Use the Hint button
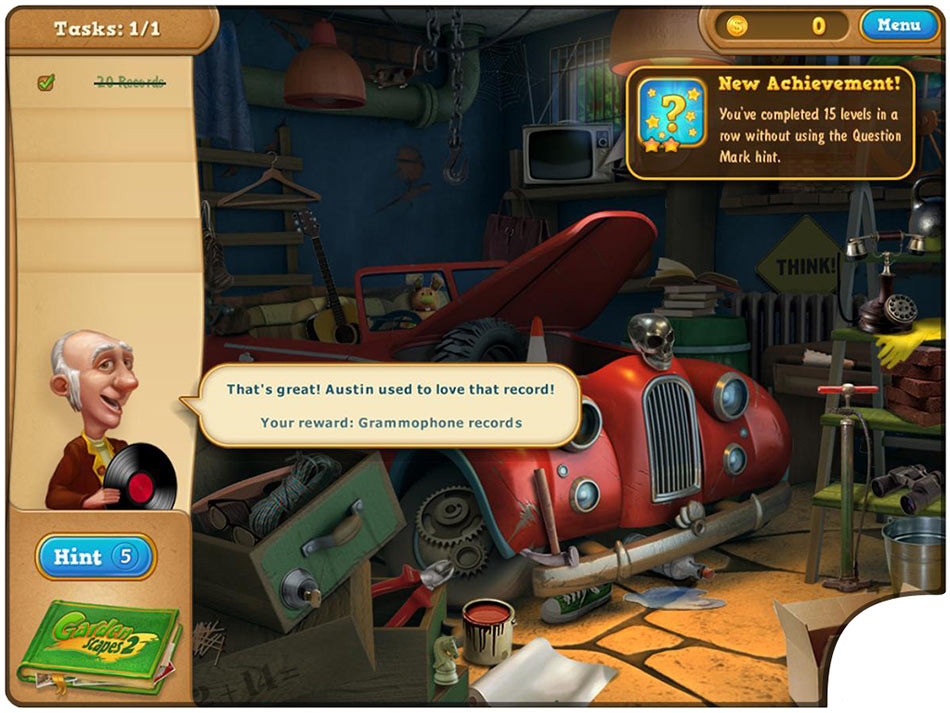950x713 pixels. (96, 557)
